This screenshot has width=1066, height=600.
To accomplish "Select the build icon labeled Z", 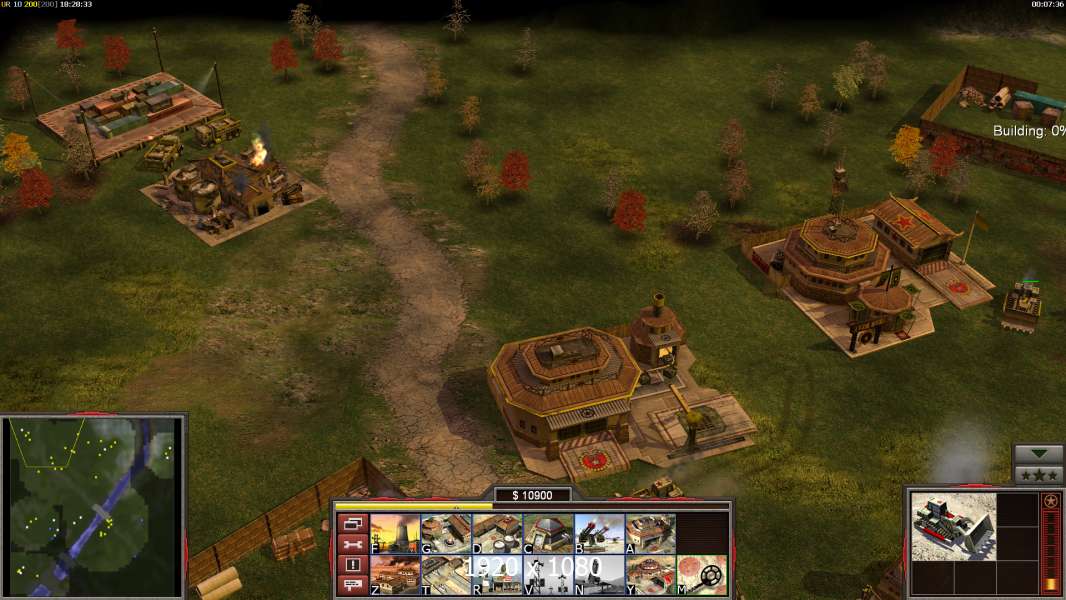I will (x=395, y=575).
